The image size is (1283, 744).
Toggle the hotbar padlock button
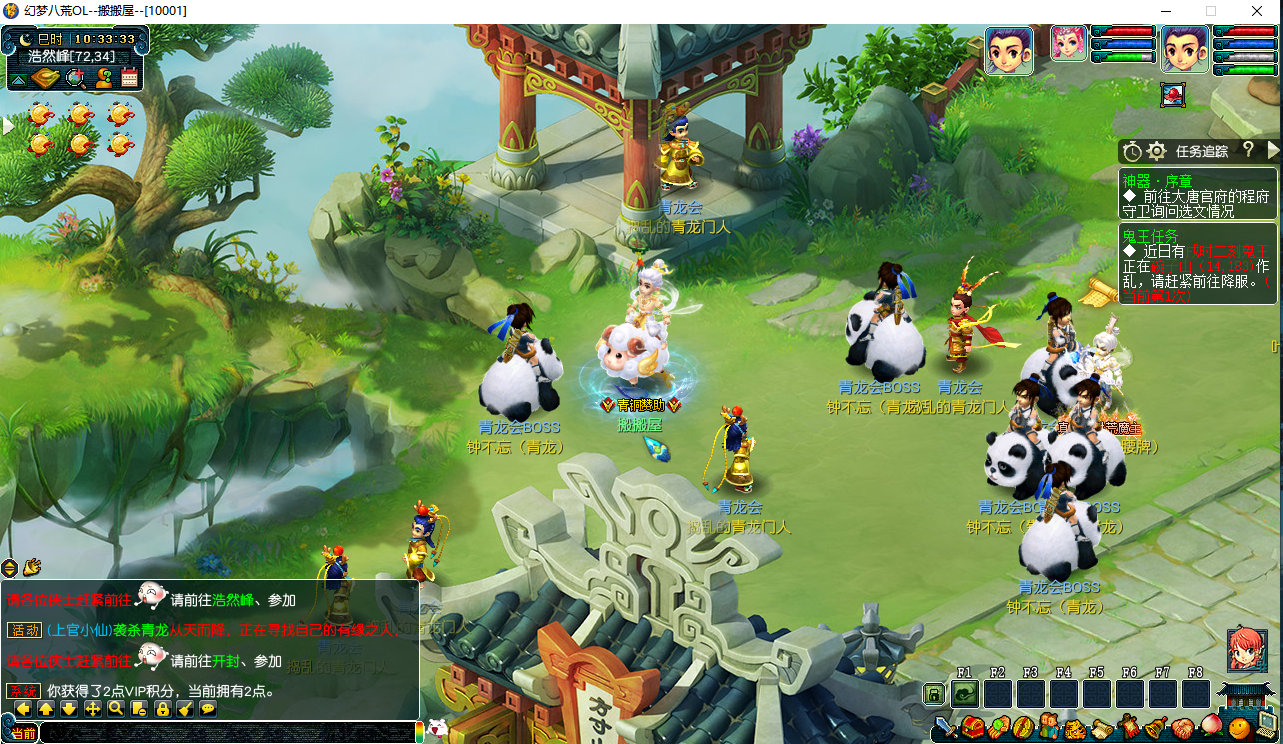933,694
